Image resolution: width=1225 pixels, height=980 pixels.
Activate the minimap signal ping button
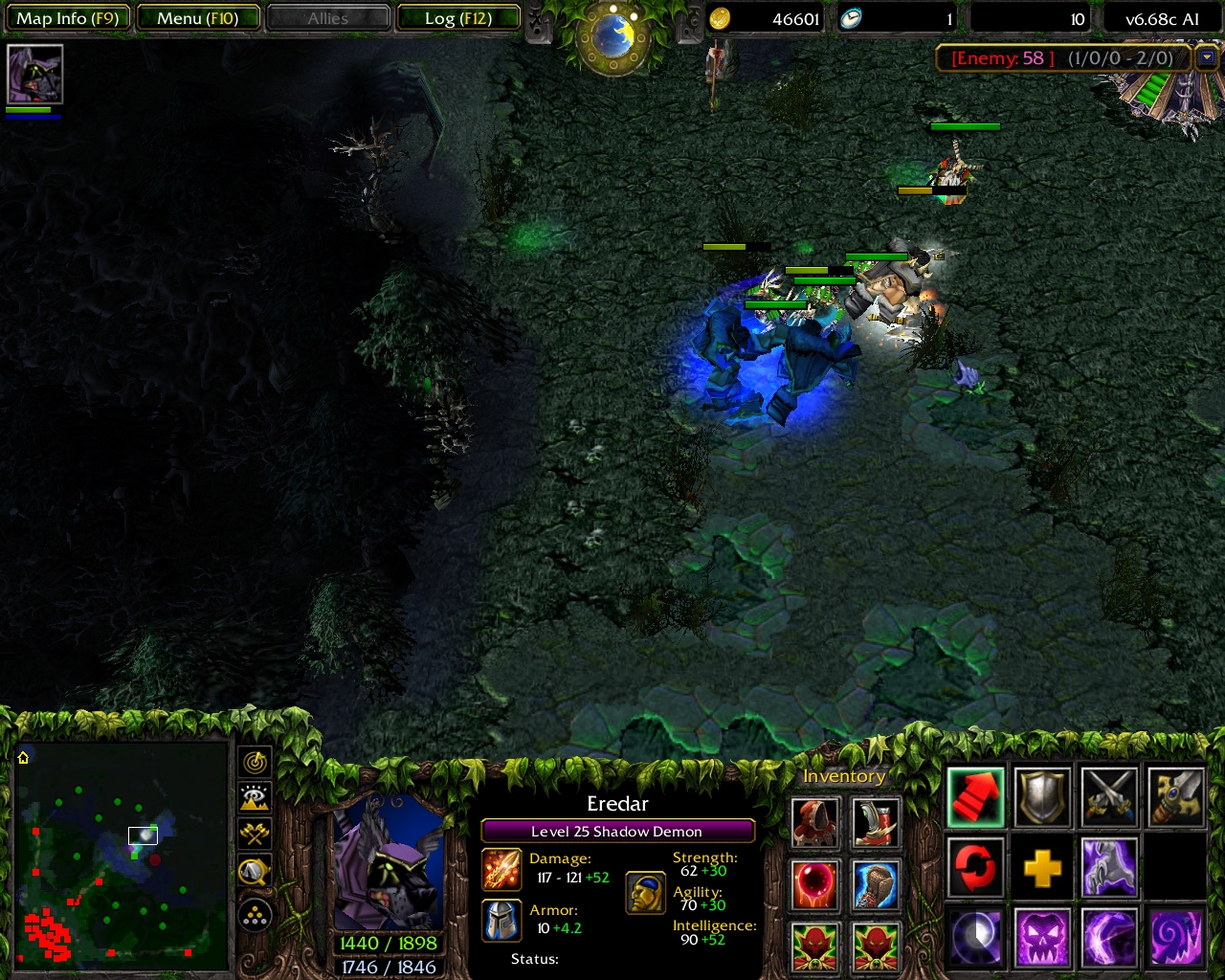coord(256,763)
